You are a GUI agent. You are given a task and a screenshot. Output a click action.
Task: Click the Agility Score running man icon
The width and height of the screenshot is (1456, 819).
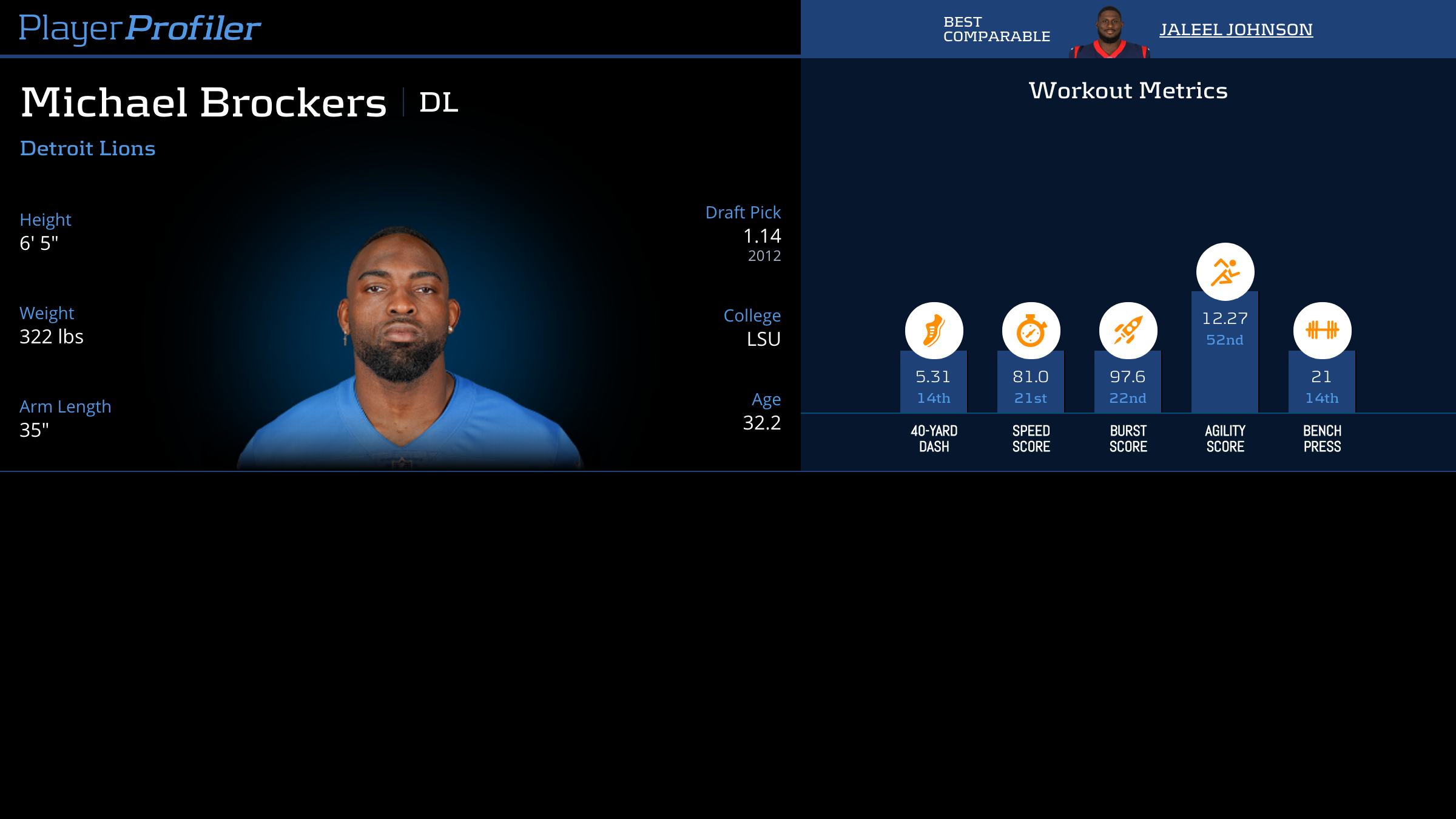1225,272
